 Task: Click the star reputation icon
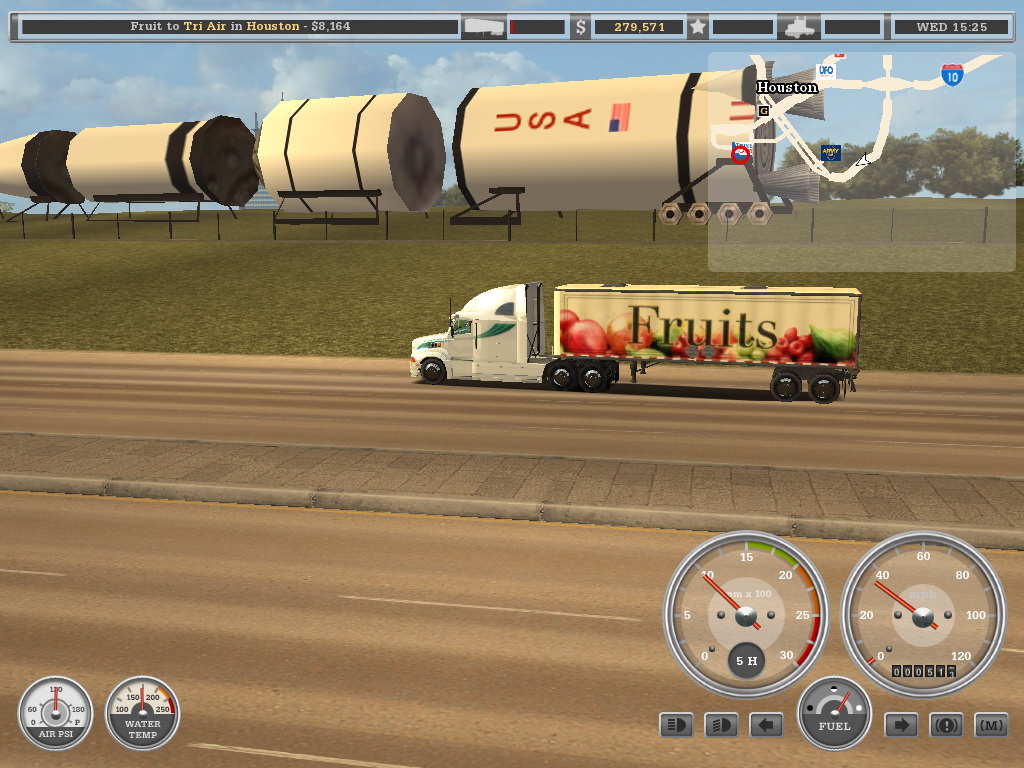pos(698,27)
